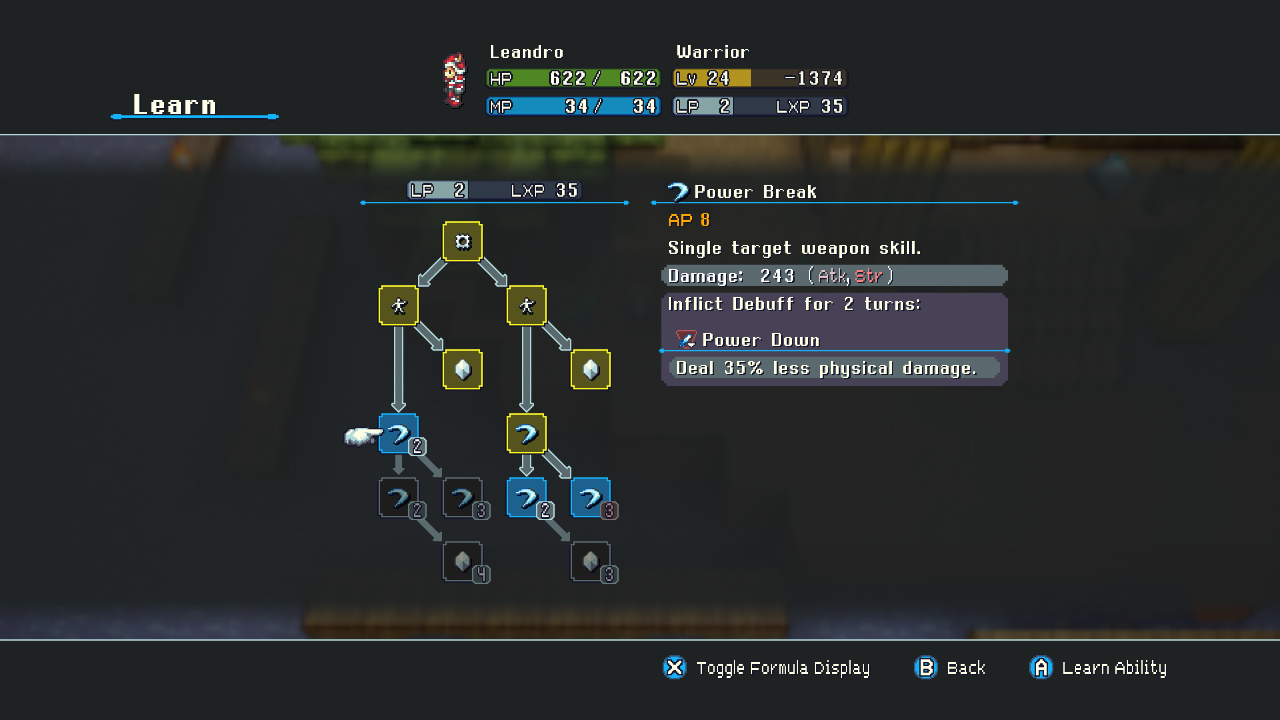Click the highlighted blue Power Break rank 2 node
This screenshot has height=720, width=1280.
click(398, 434)
